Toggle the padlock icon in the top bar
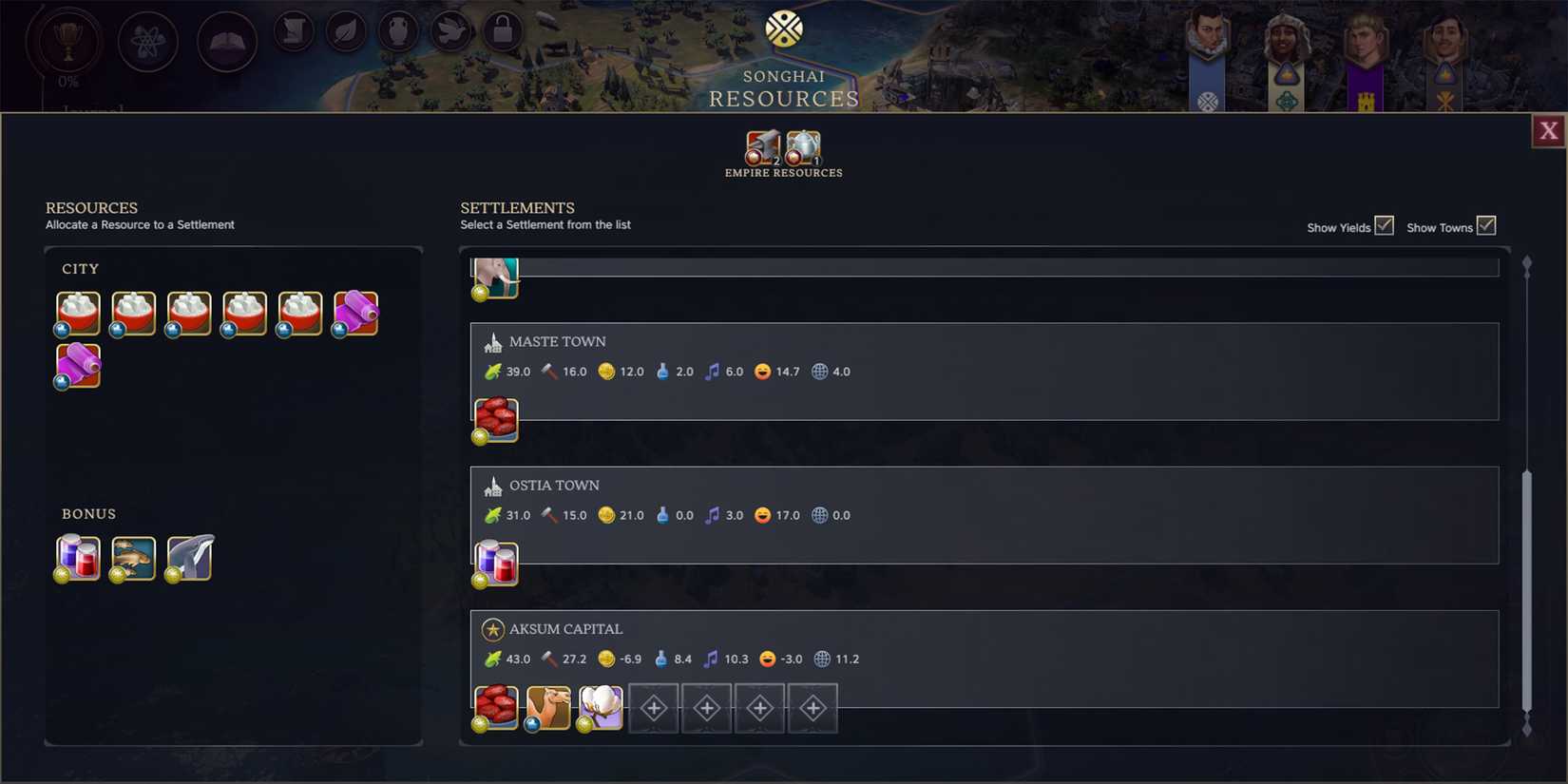Screen dimensions: 1568x784 503,31
